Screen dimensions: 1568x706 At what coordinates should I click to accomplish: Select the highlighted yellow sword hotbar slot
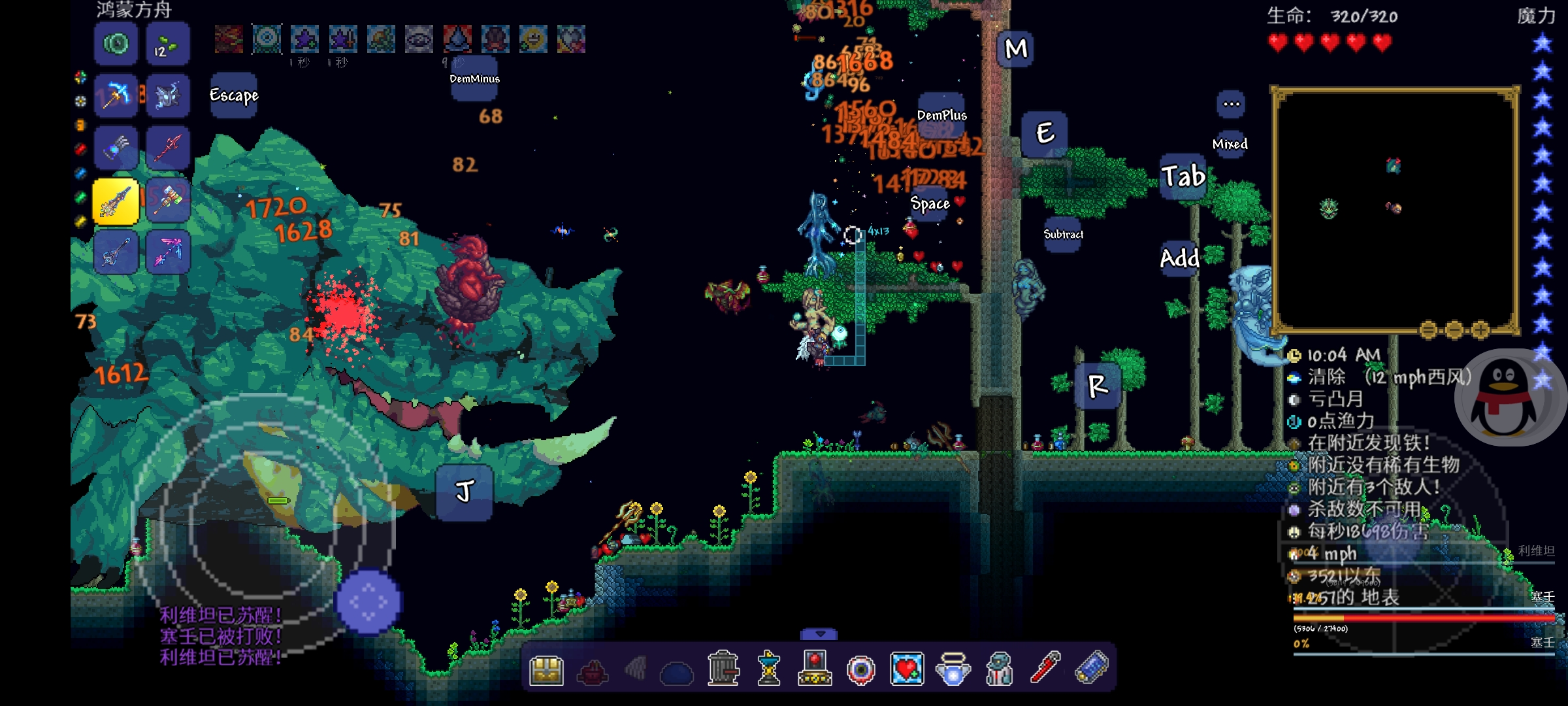click(116, 201)
